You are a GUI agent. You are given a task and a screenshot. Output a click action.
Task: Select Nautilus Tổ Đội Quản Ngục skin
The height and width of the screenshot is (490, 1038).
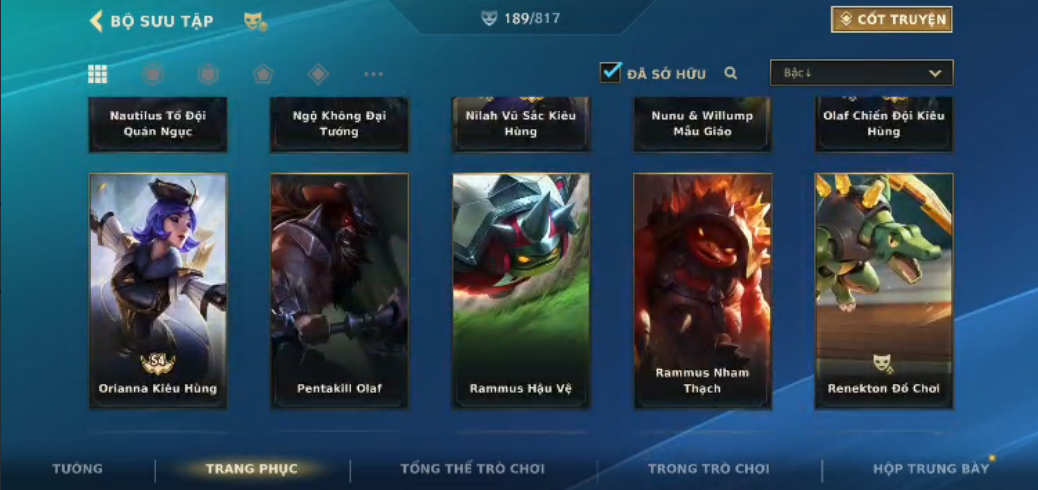click(x=158, y=124)
